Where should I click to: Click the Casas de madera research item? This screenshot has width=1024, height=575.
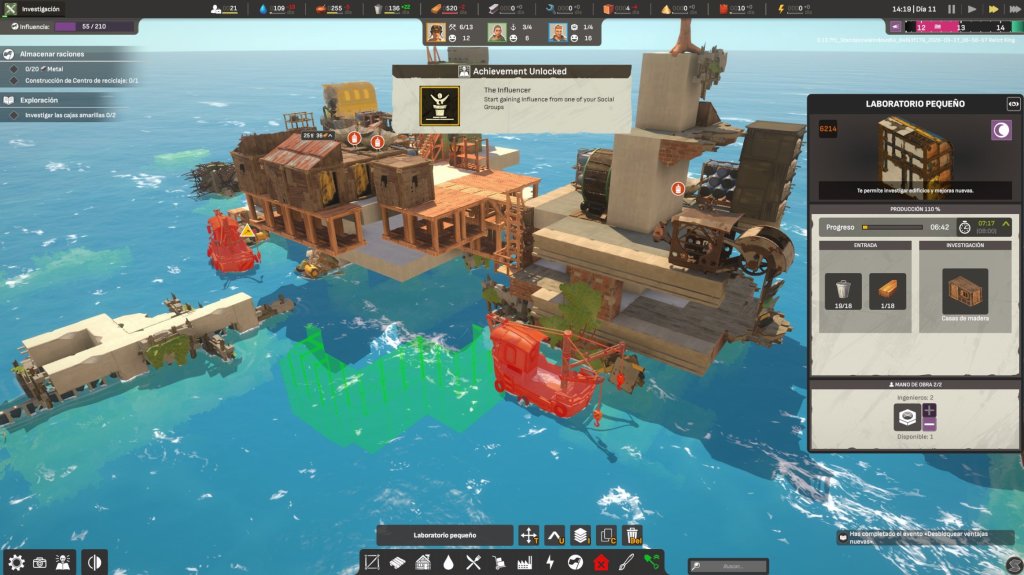point(965,291)
